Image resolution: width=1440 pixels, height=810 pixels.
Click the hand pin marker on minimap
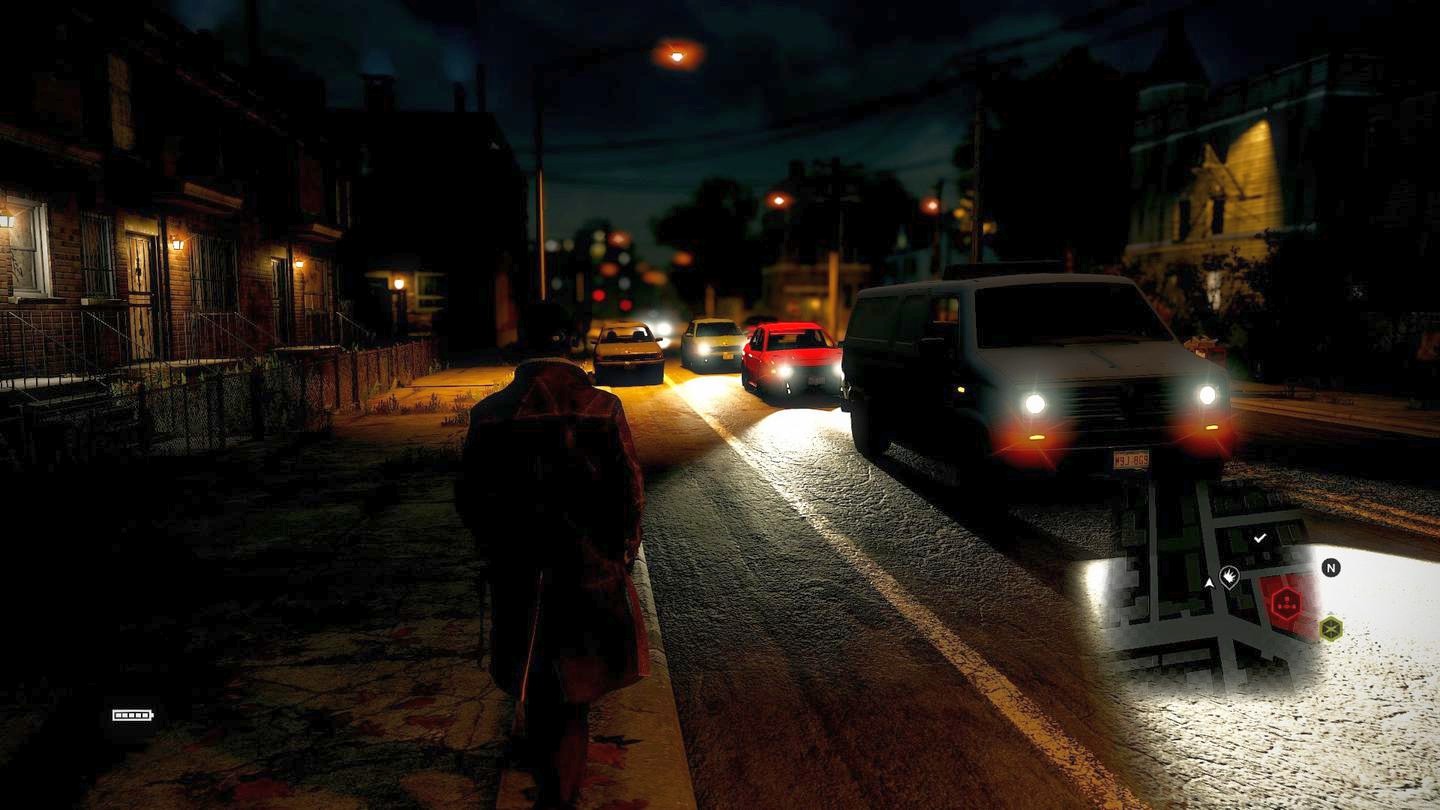(1229, 577)
